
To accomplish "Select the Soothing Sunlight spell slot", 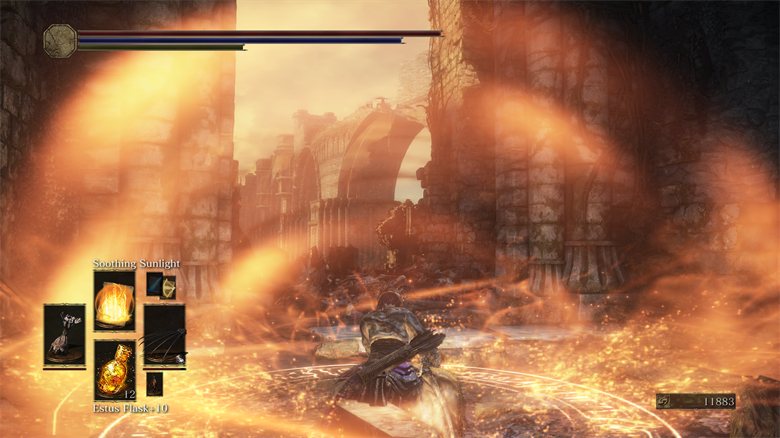I will [x=114, y=300].
